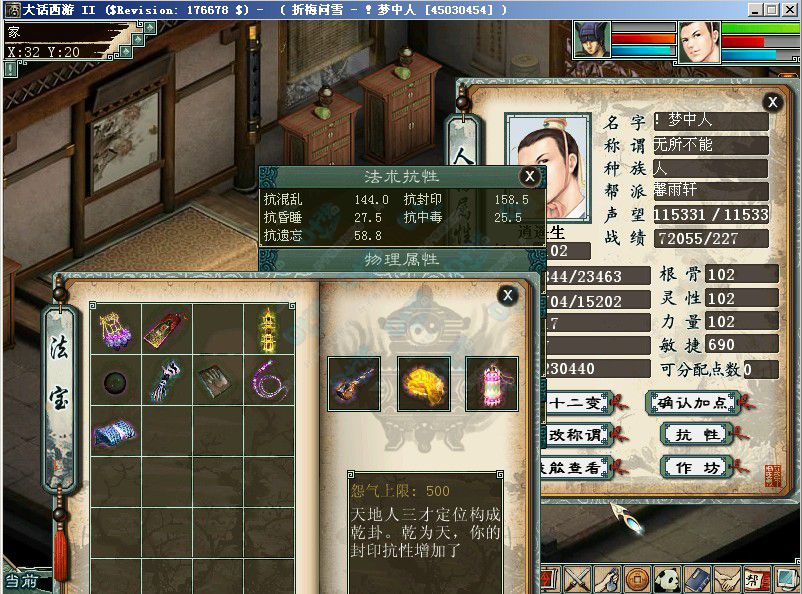Image resolution: width=802 pixels, height=594 pixels.
Task: Open the blue book toolbar icon
Action: click(x=698, y=578)
